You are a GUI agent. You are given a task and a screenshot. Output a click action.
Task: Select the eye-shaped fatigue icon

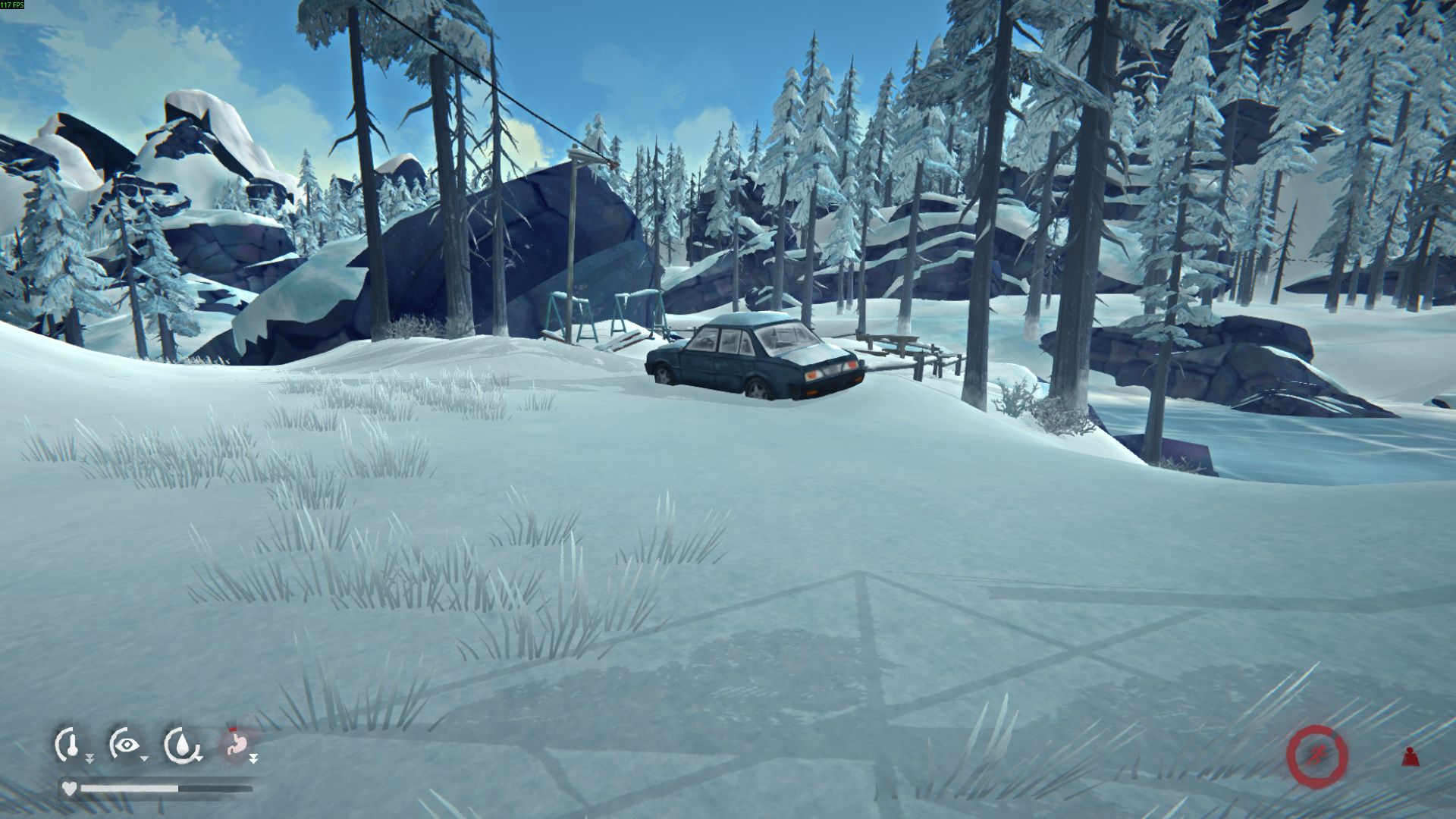pos(125,745)
